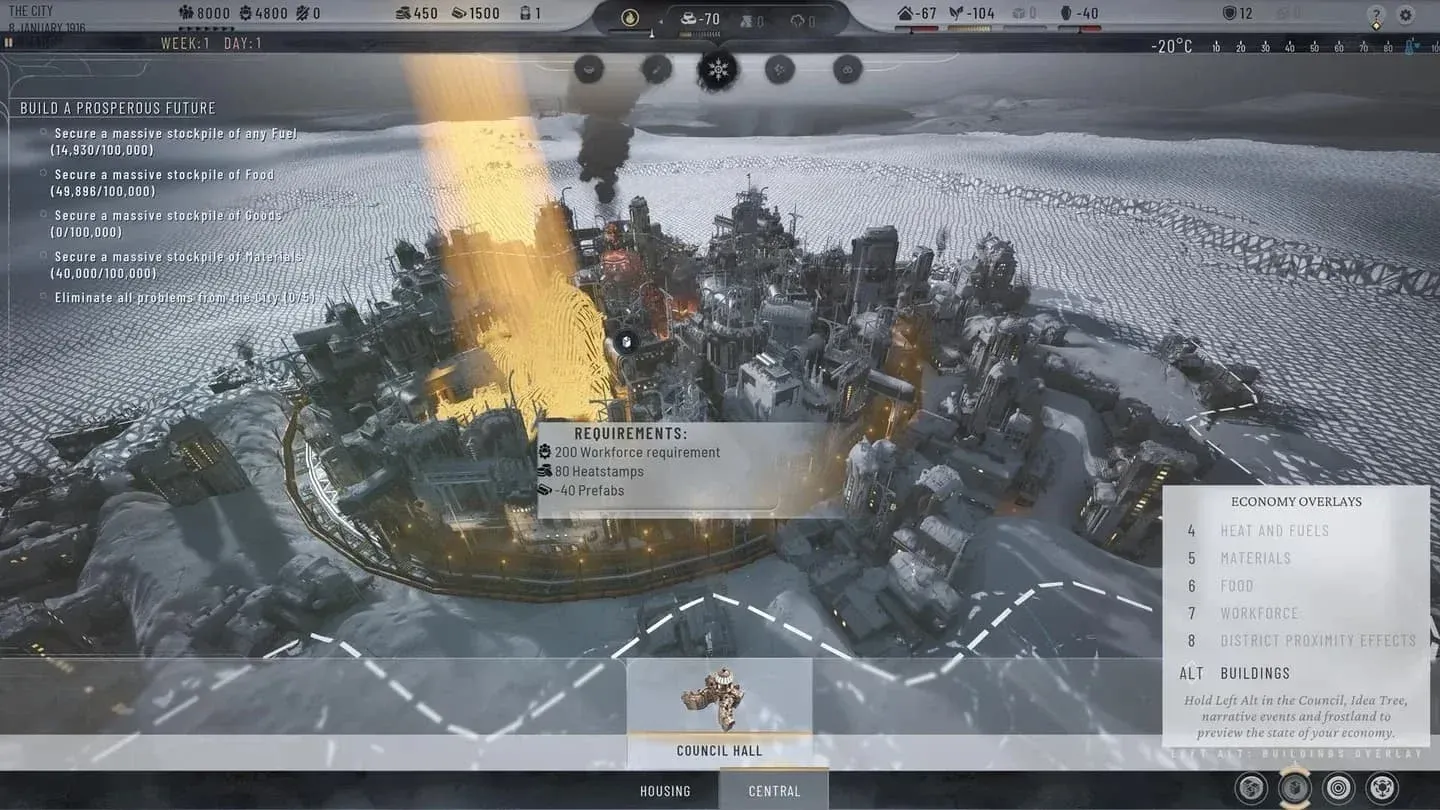Select the snowflake category icon
Viewport: 1440px width, 810px height.
point(717,69)
